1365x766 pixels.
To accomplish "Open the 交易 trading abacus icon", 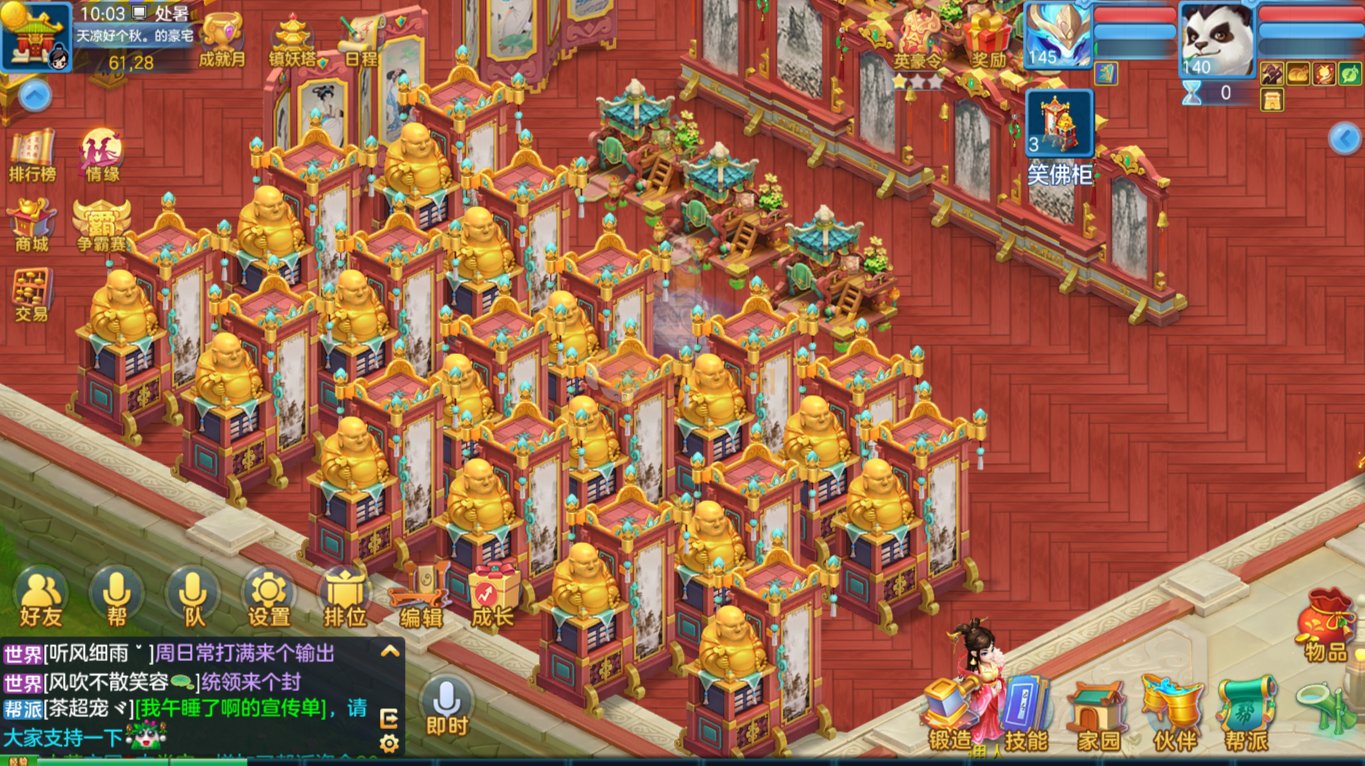I will 32,294.
